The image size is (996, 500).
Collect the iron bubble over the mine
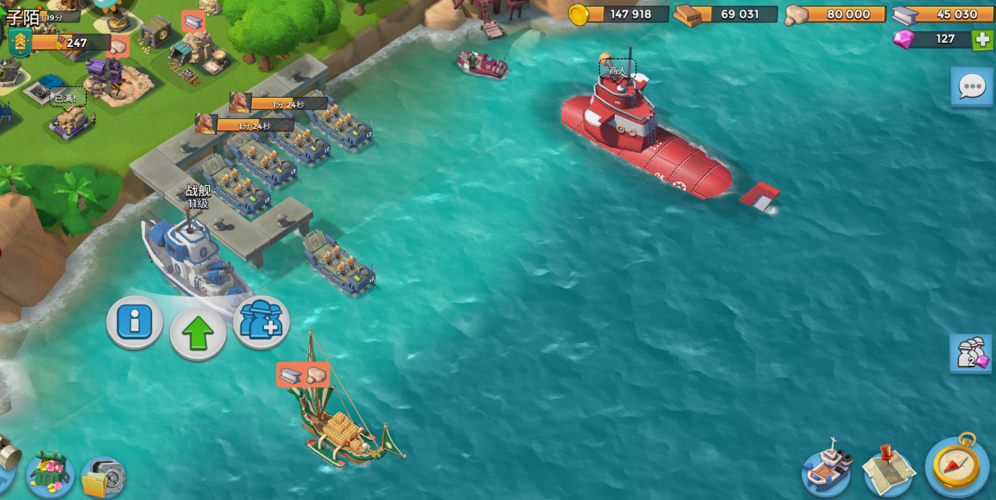(x=193, y=21)
